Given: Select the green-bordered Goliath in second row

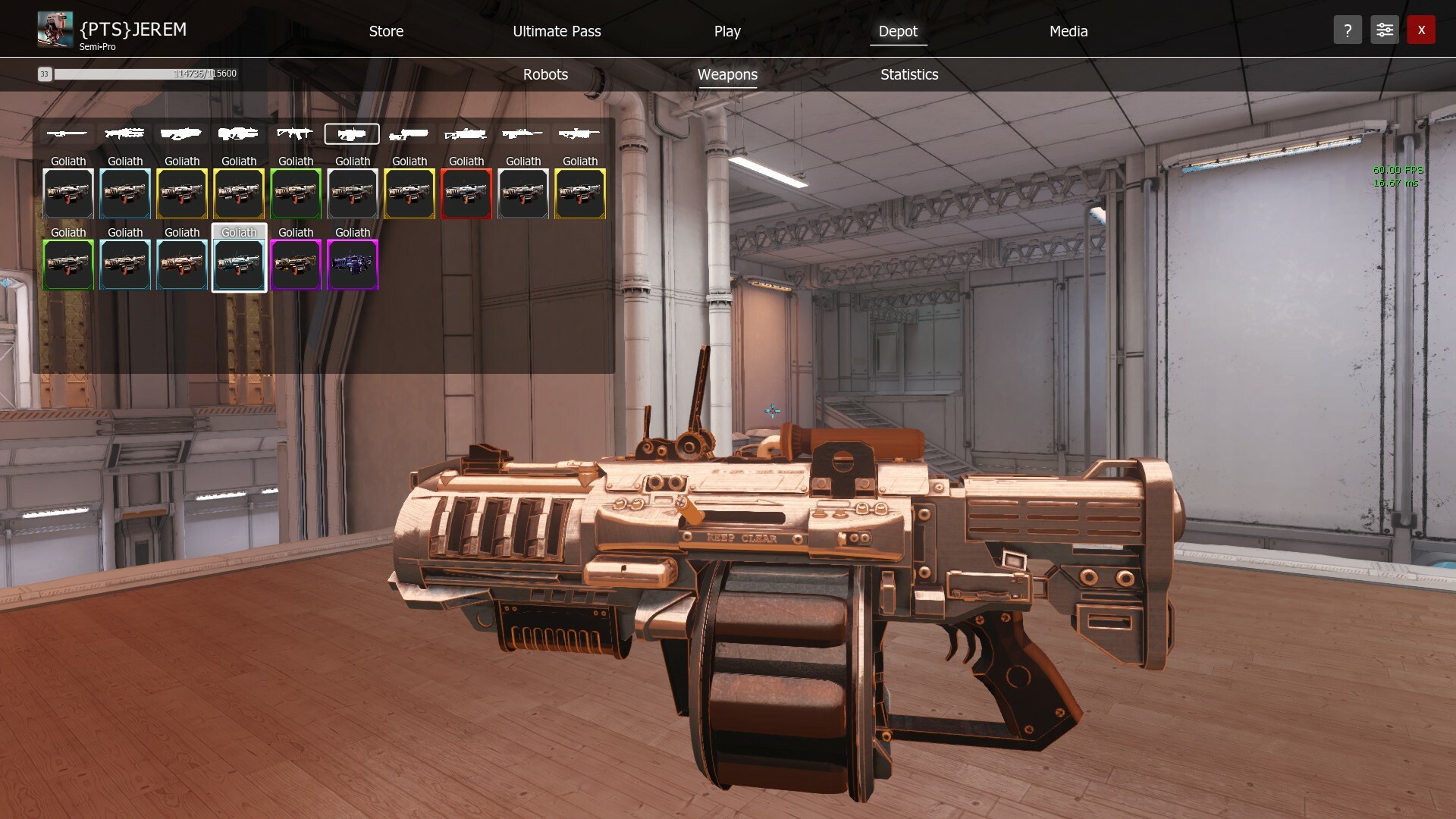Looking at the screenshot, I should tap(67, 264).
